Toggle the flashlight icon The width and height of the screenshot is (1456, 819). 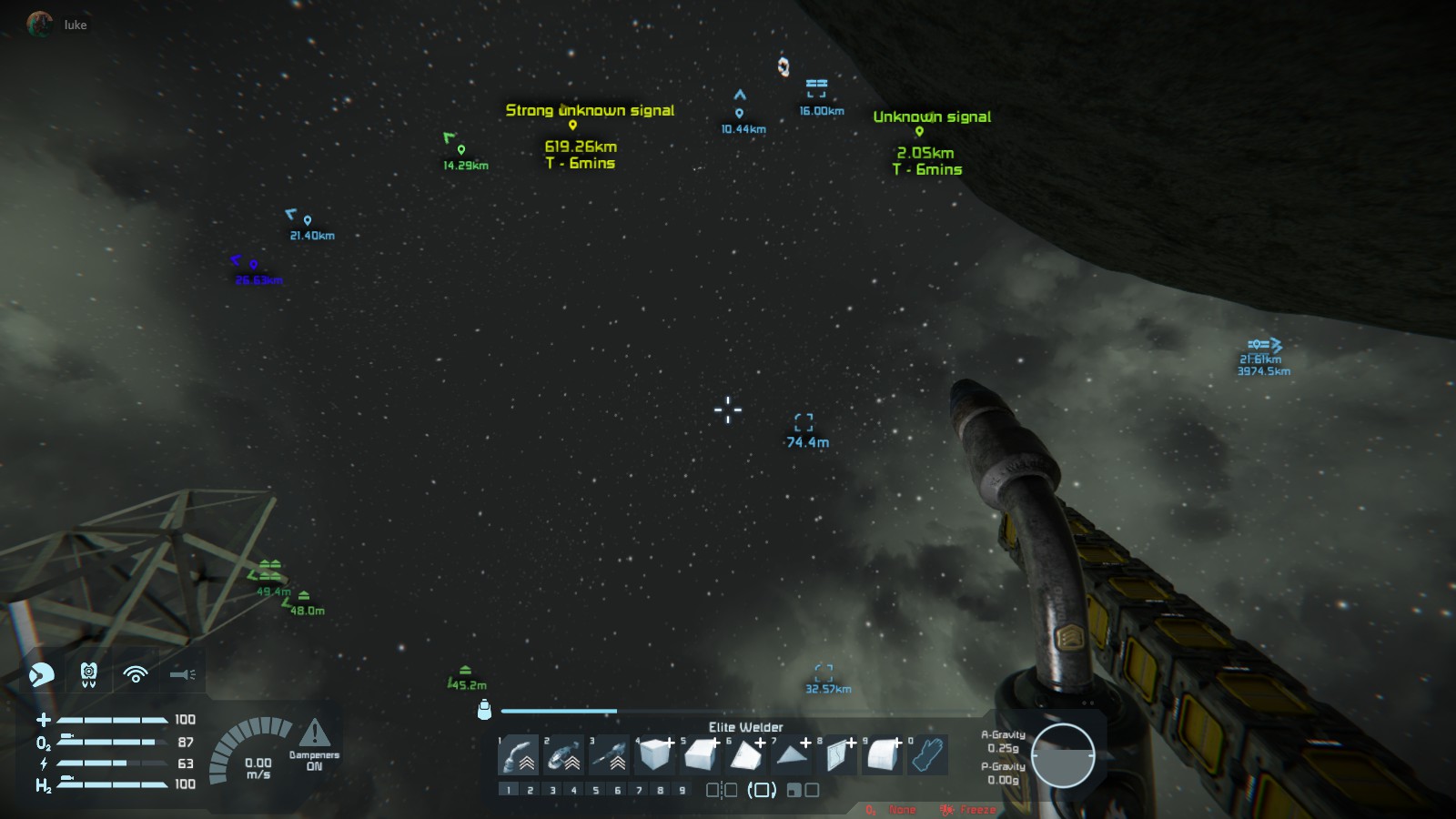(x=183, y=674)
